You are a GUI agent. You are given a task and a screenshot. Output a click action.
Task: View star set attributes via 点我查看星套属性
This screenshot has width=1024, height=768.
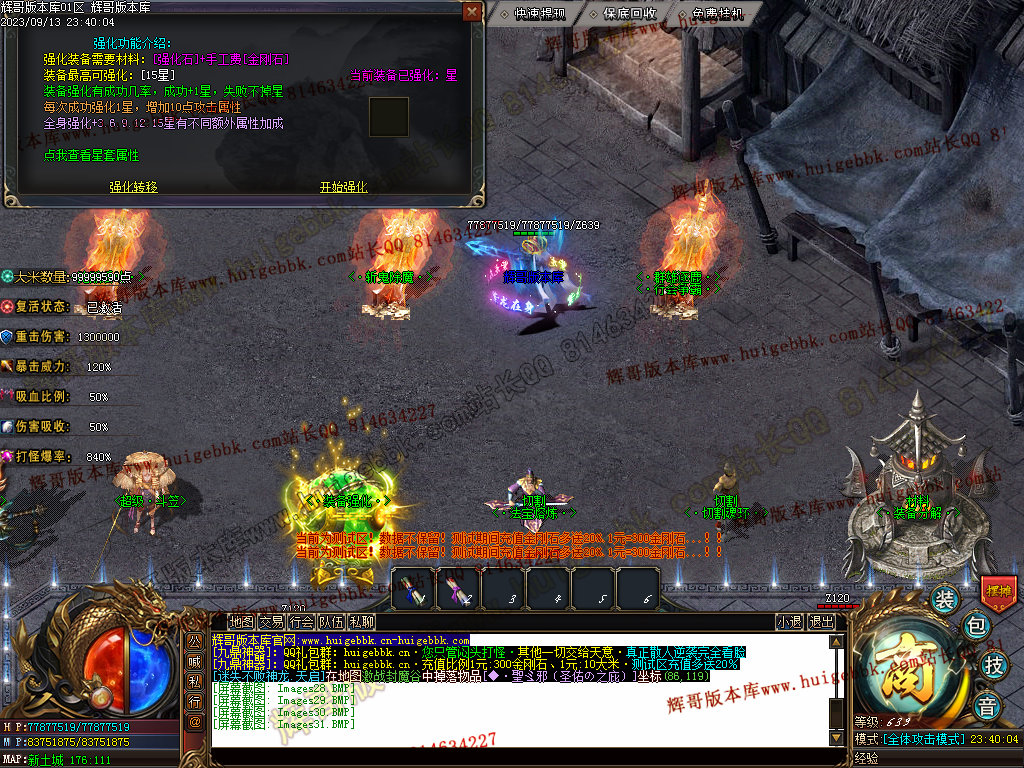click(91, 156)
